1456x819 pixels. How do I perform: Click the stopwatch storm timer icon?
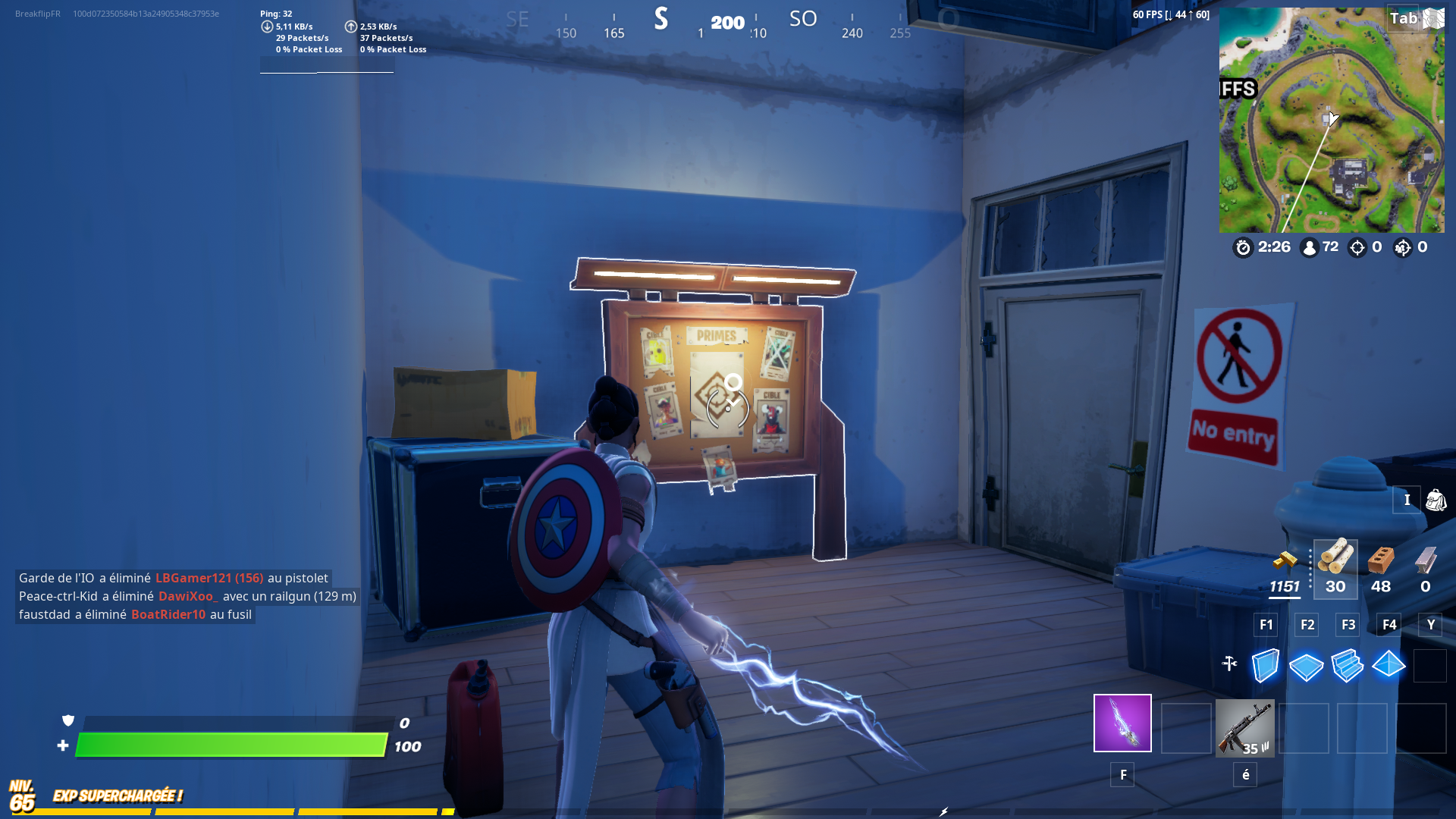point(1243,247)
